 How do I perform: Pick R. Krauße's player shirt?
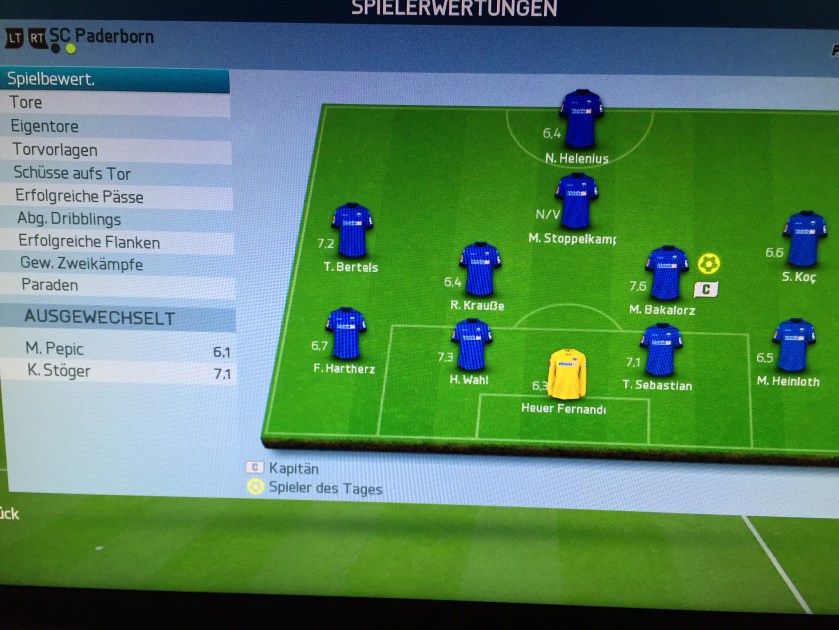480,269
